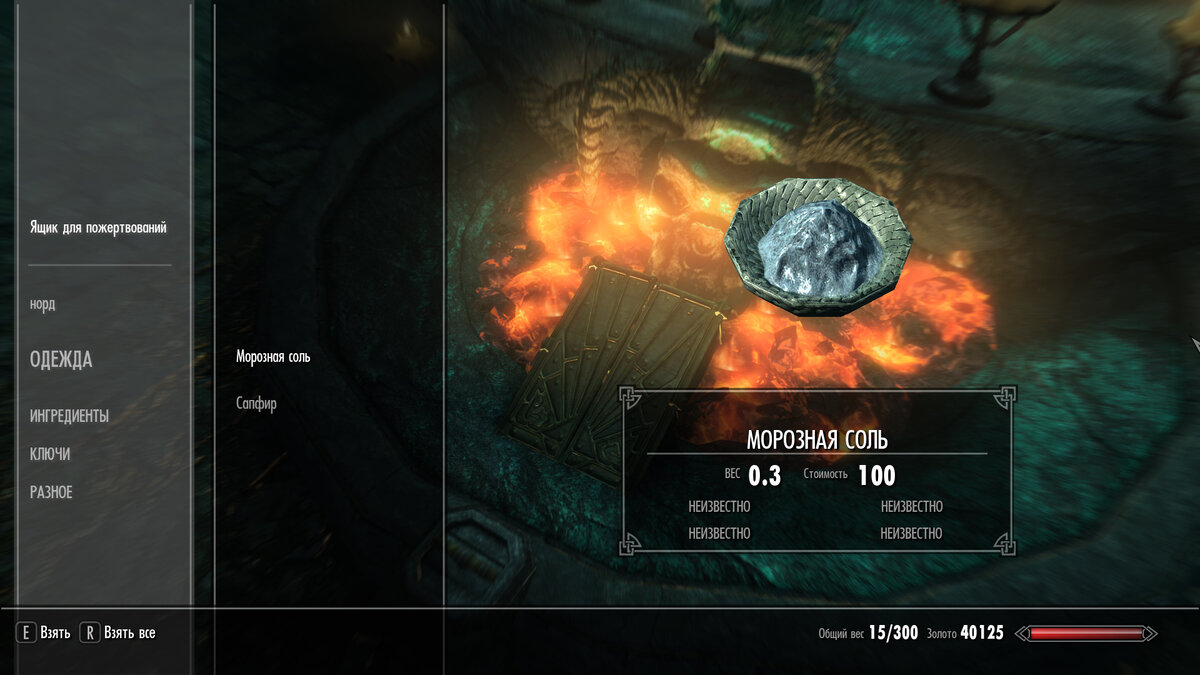Image resolution: width=1200 pixels, height=675 pixels.
Task: Open the ОДЕЖДА category
Action: coord(61,360)
